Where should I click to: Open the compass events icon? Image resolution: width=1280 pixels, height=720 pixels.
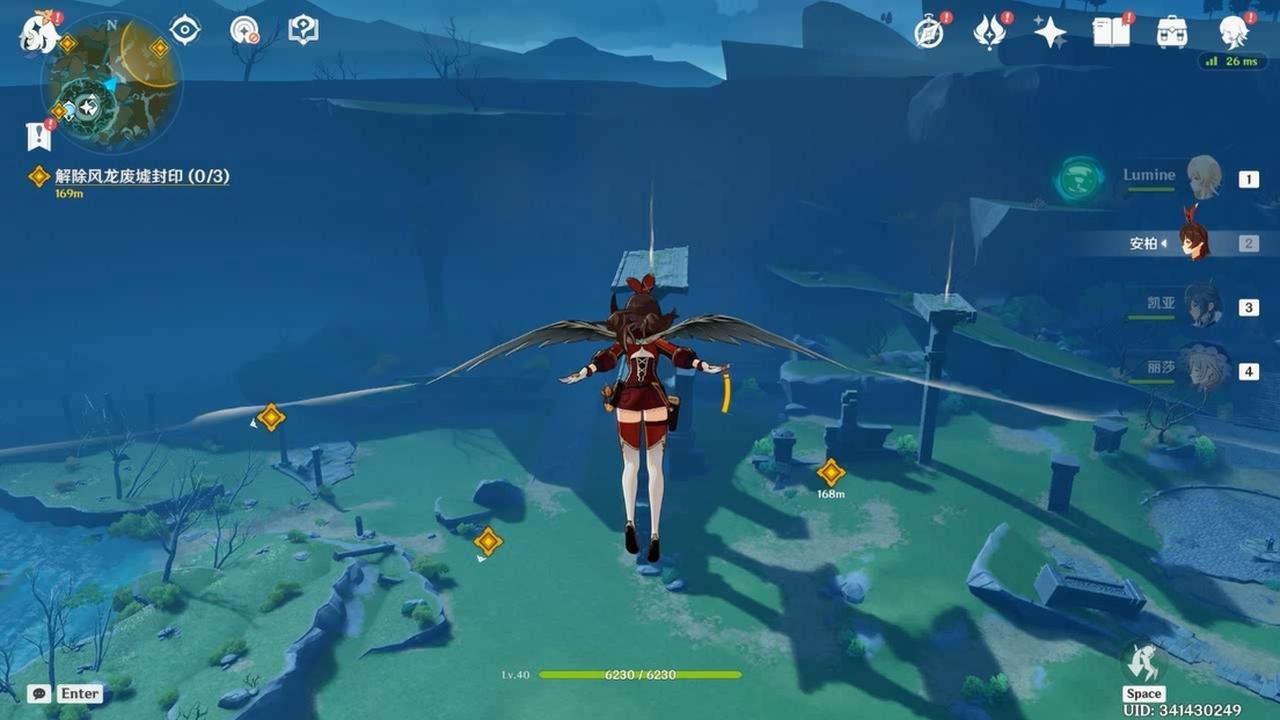(x=929, y=33)
